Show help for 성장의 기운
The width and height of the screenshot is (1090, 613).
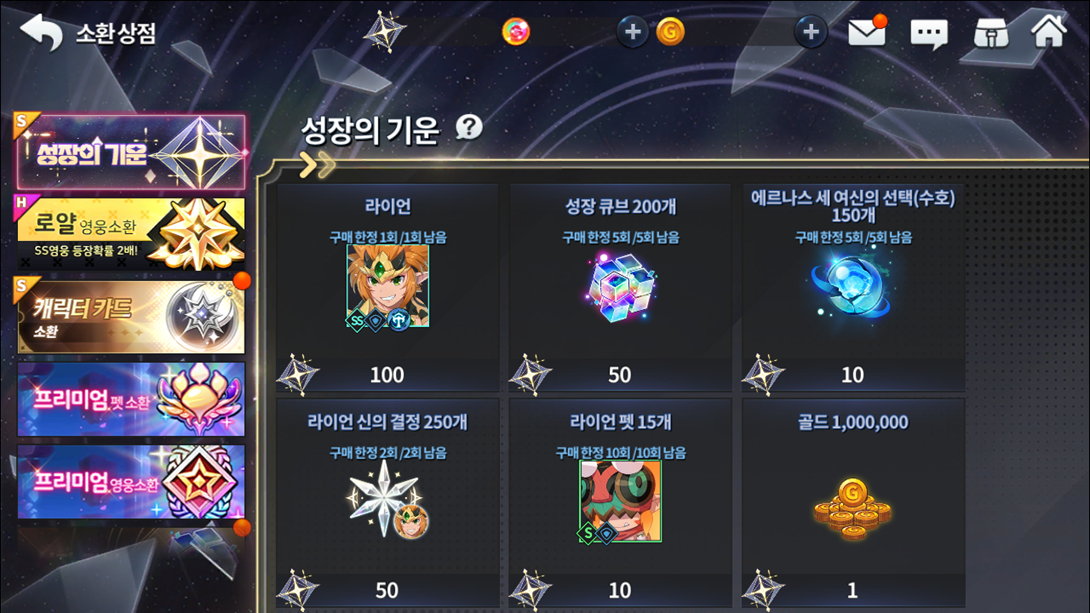coord(468,127)
